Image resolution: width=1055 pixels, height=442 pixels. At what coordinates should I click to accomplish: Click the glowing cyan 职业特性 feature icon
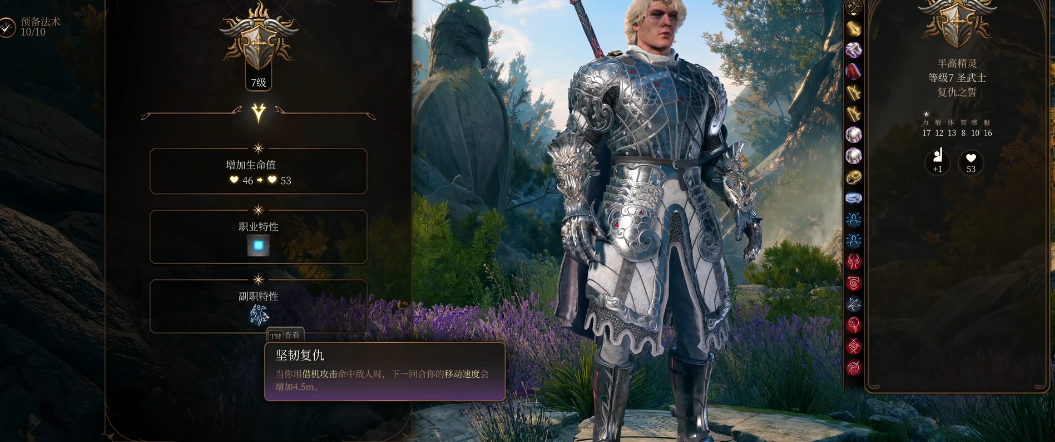pos(258,246)
